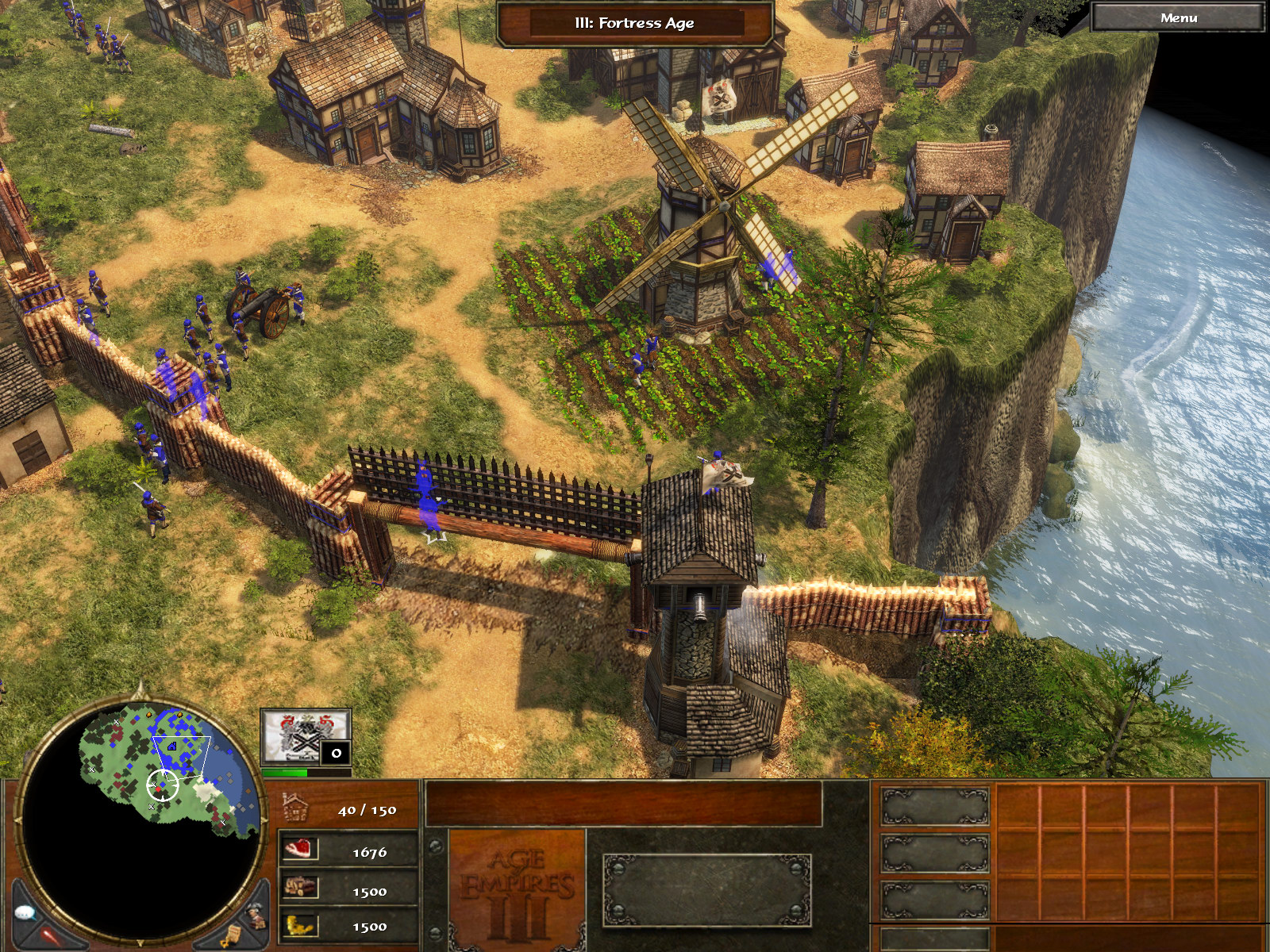
Task: Select the food resource meat icon
Action: tap(300, 850)
